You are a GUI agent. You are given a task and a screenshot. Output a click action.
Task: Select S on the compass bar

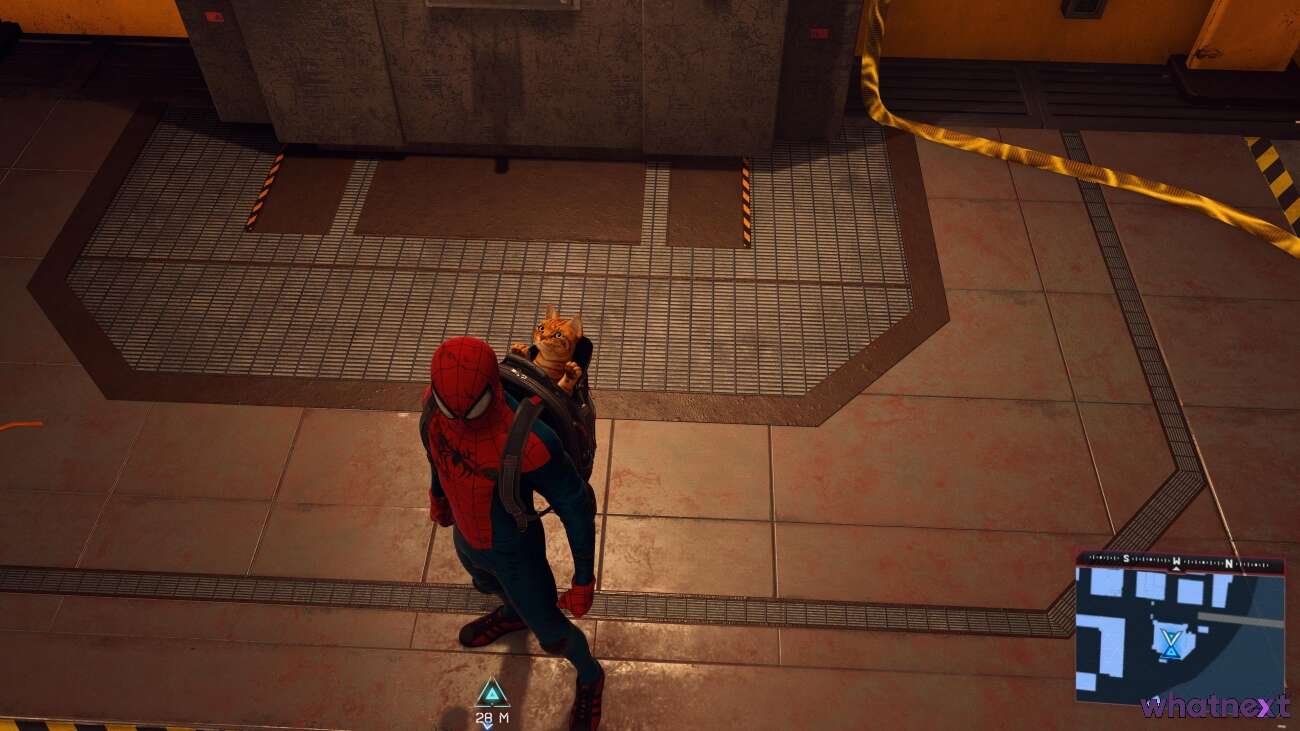[x=1126, y=557]
